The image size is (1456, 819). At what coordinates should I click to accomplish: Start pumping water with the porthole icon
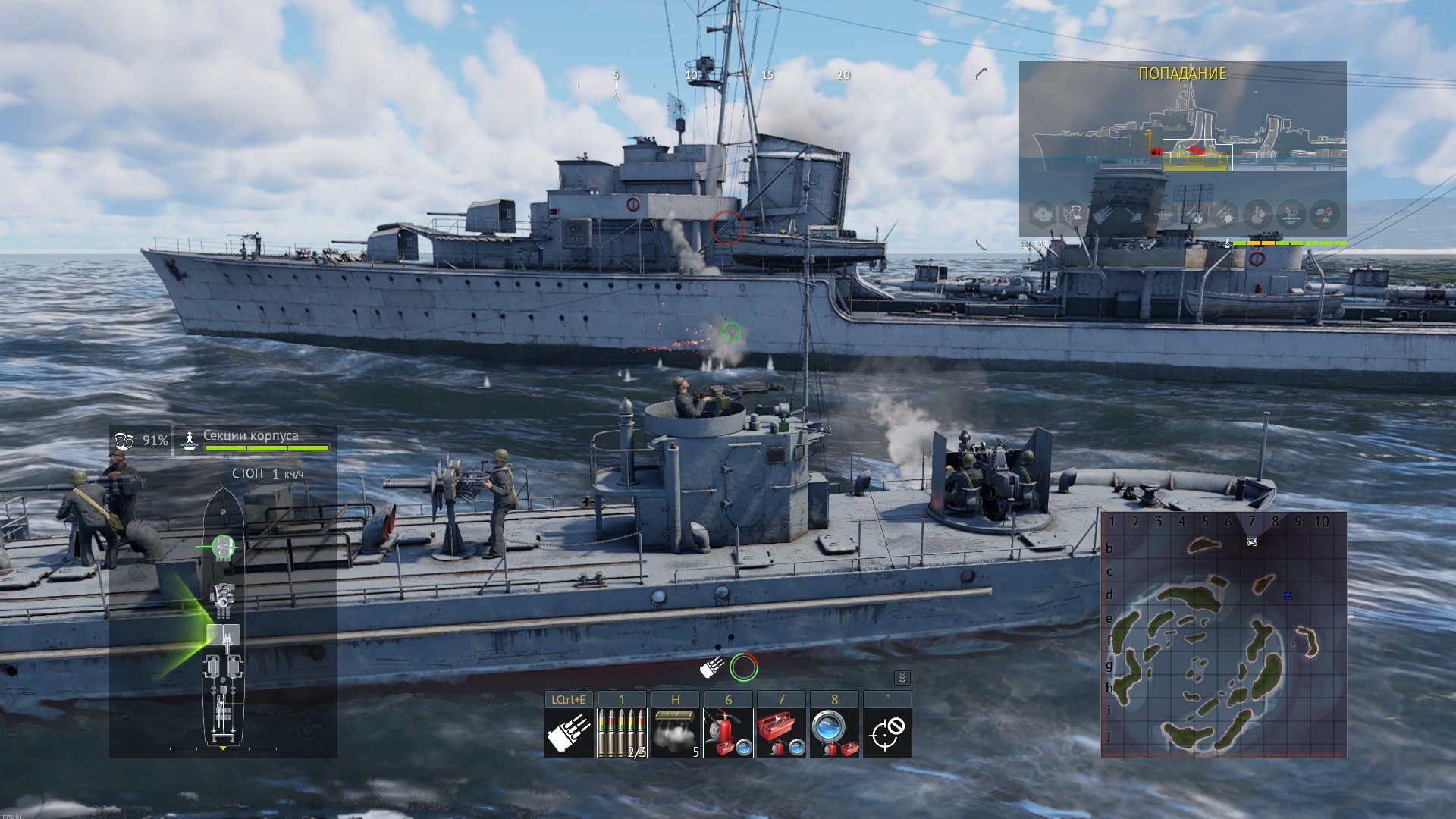834,733
